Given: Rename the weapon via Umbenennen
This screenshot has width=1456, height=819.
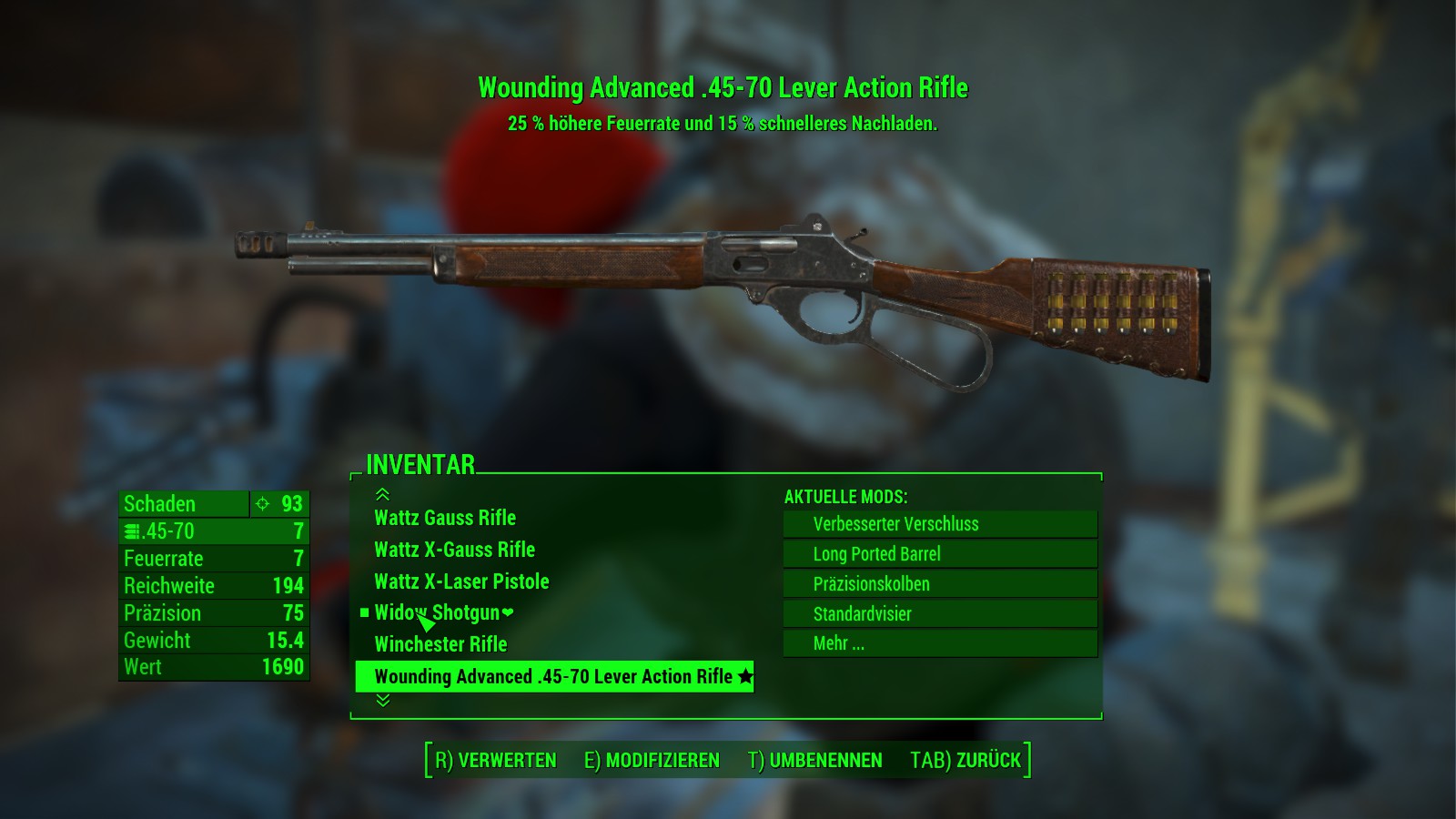Looking at the screenshot, I should point(814,761).
